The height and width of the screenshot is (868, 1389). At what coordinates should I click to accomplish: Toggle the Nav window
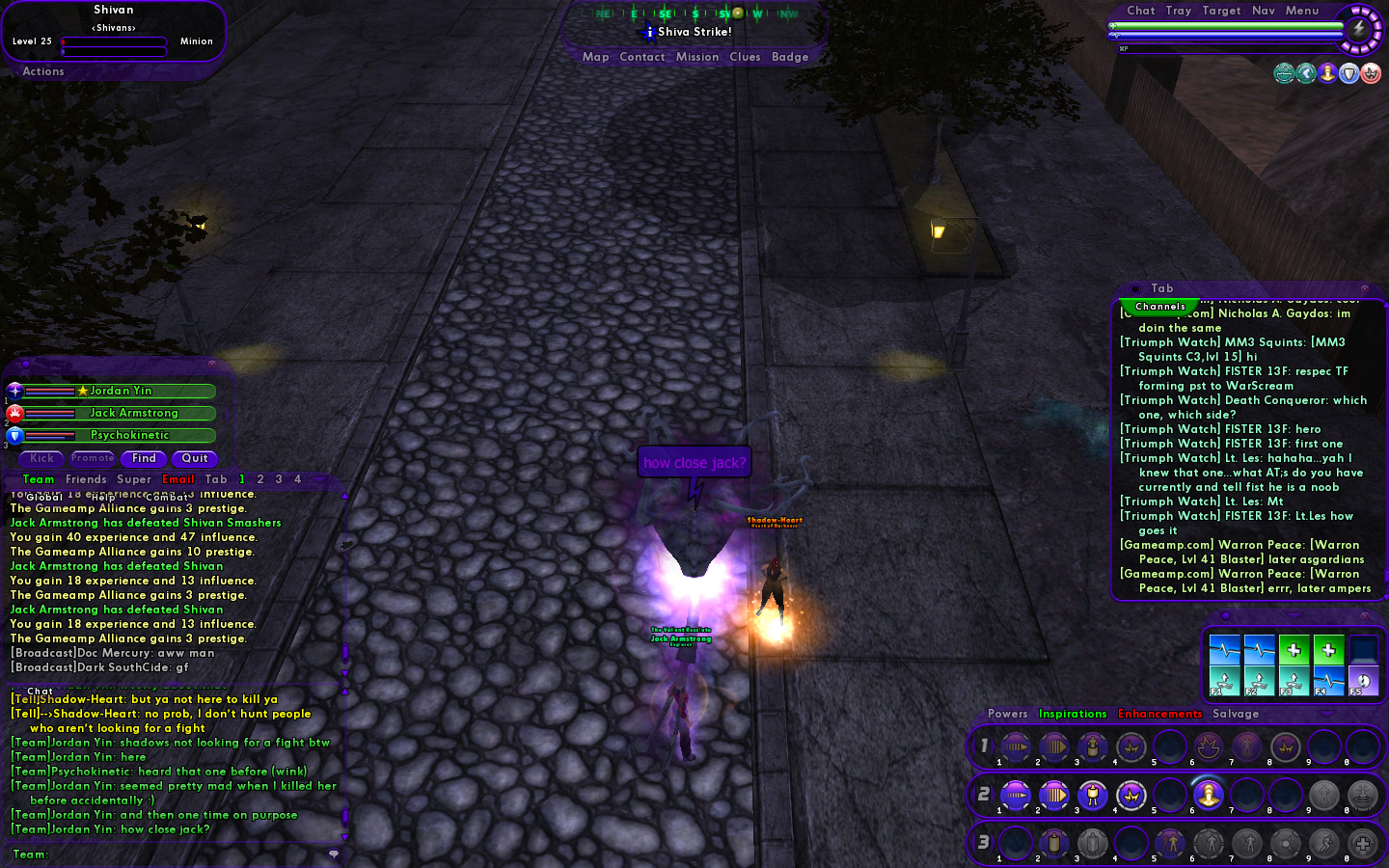[1263, 11]
